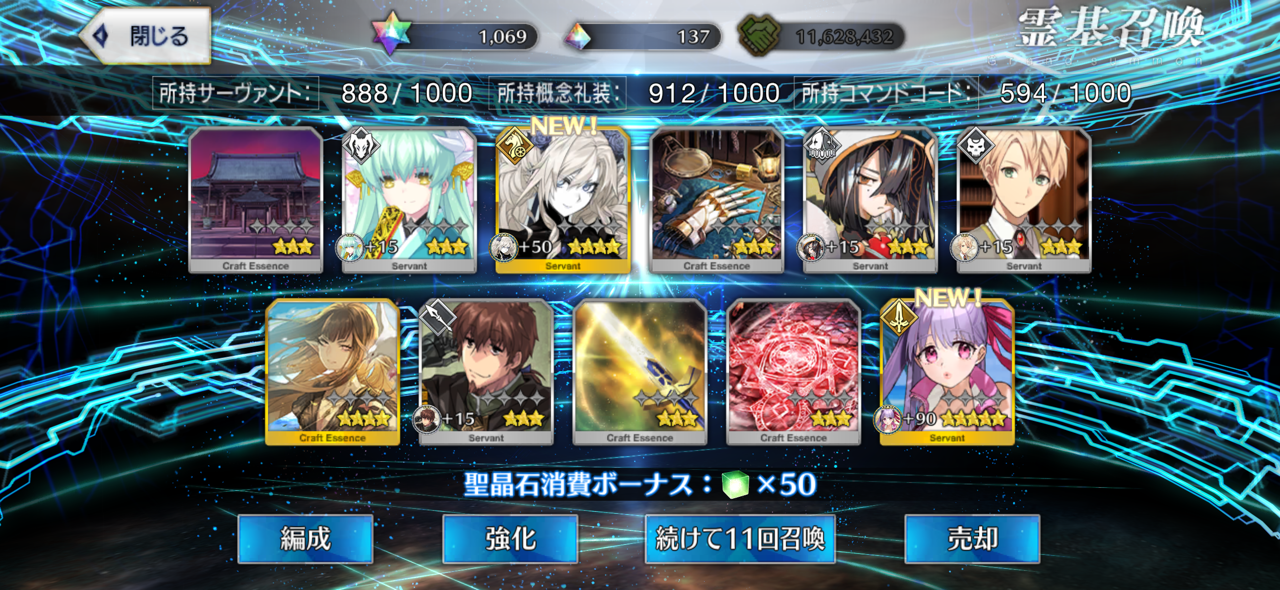Open the four-star gold-framed Craft Essence card

(x=333, y=371)
